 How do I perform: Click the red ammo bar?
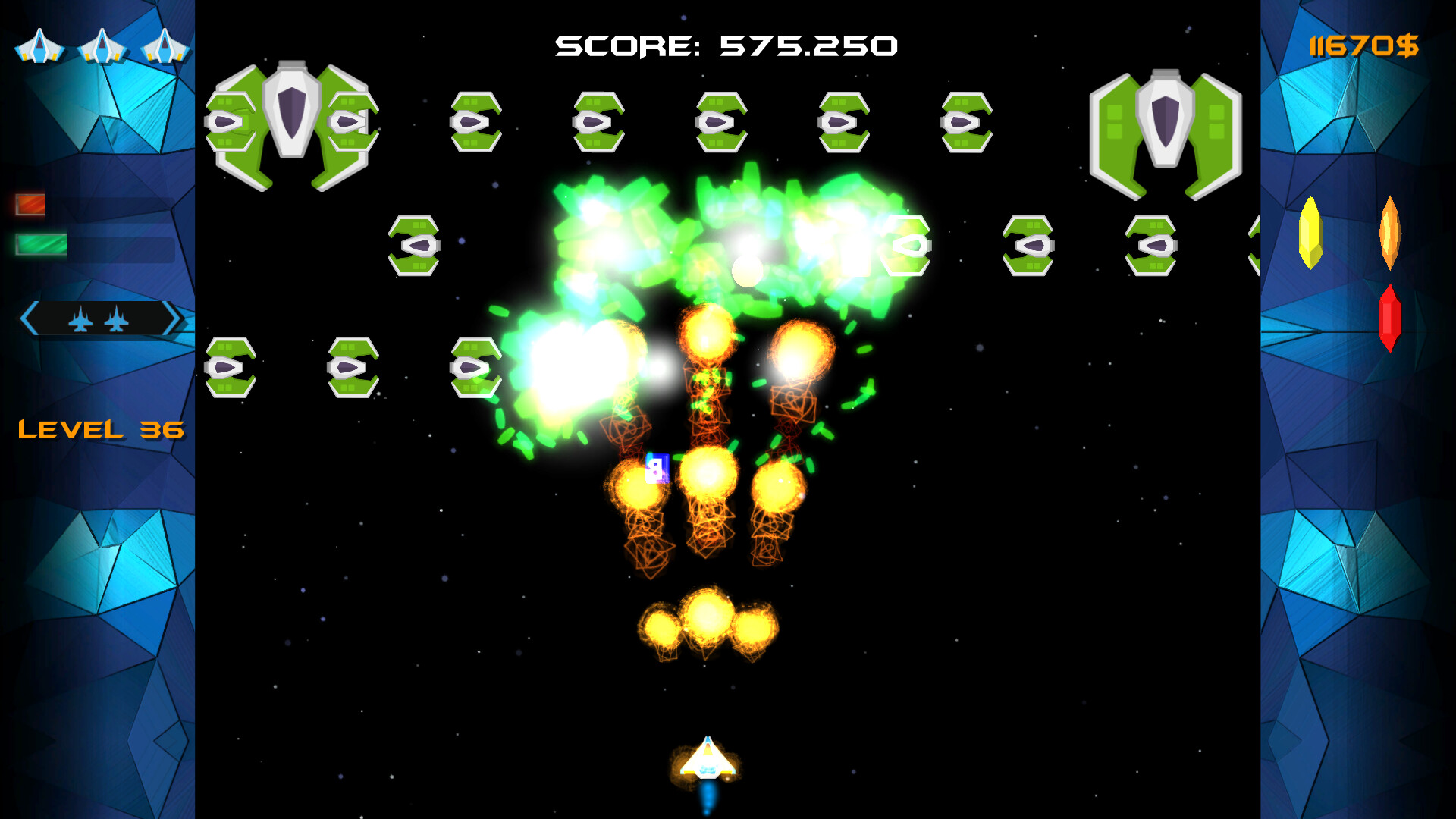pyautogui.click(x=30, y=203)
